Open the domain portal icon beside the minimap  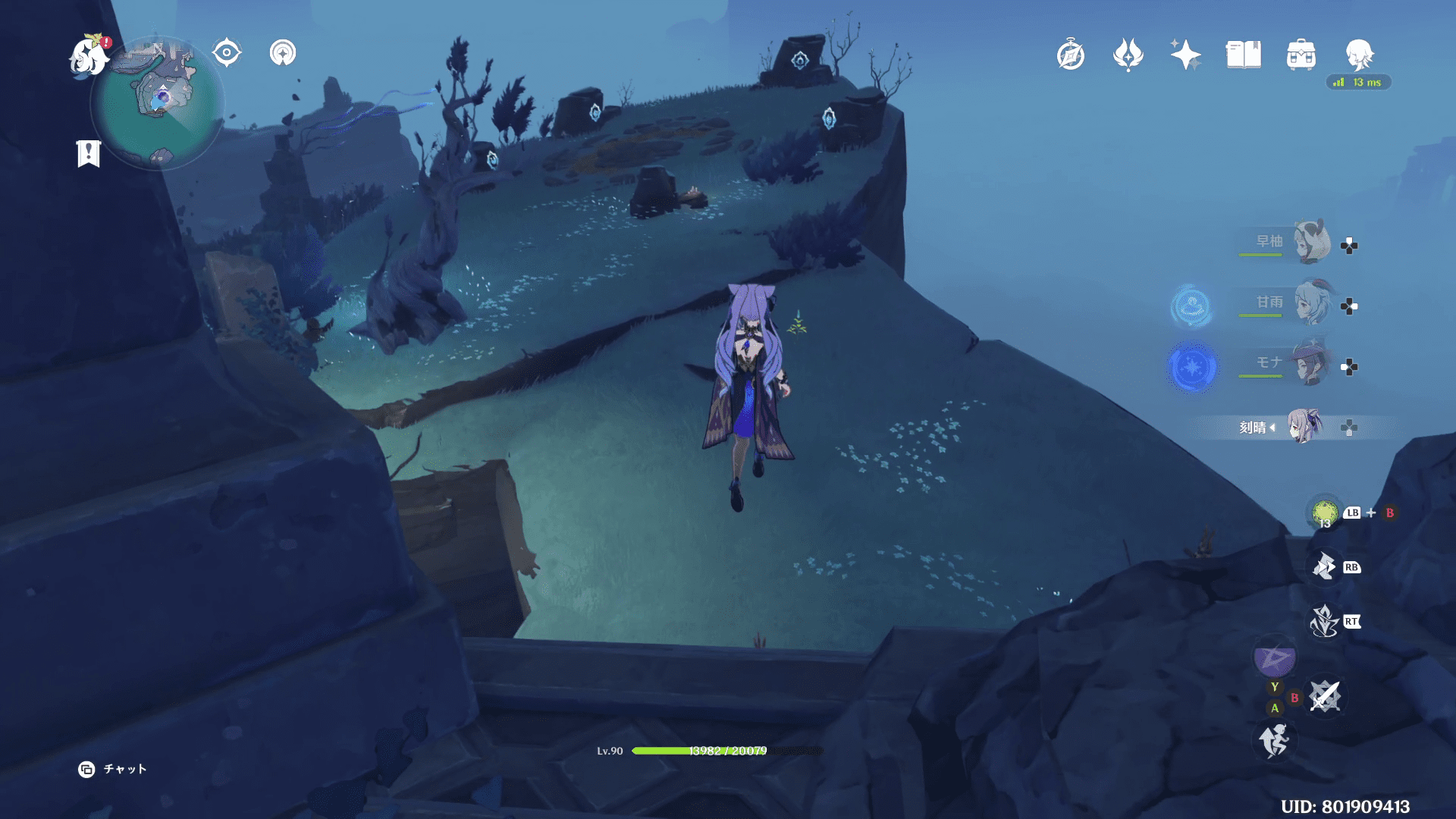tap(283, 53)
